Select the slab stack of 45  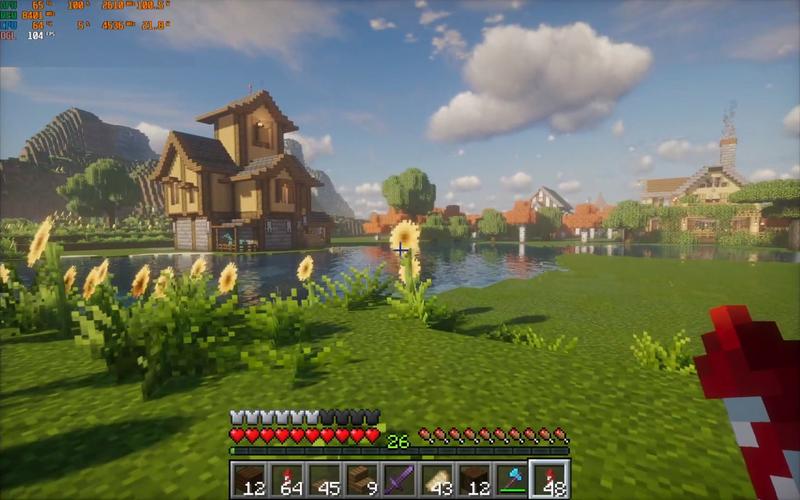coord(325,479)
